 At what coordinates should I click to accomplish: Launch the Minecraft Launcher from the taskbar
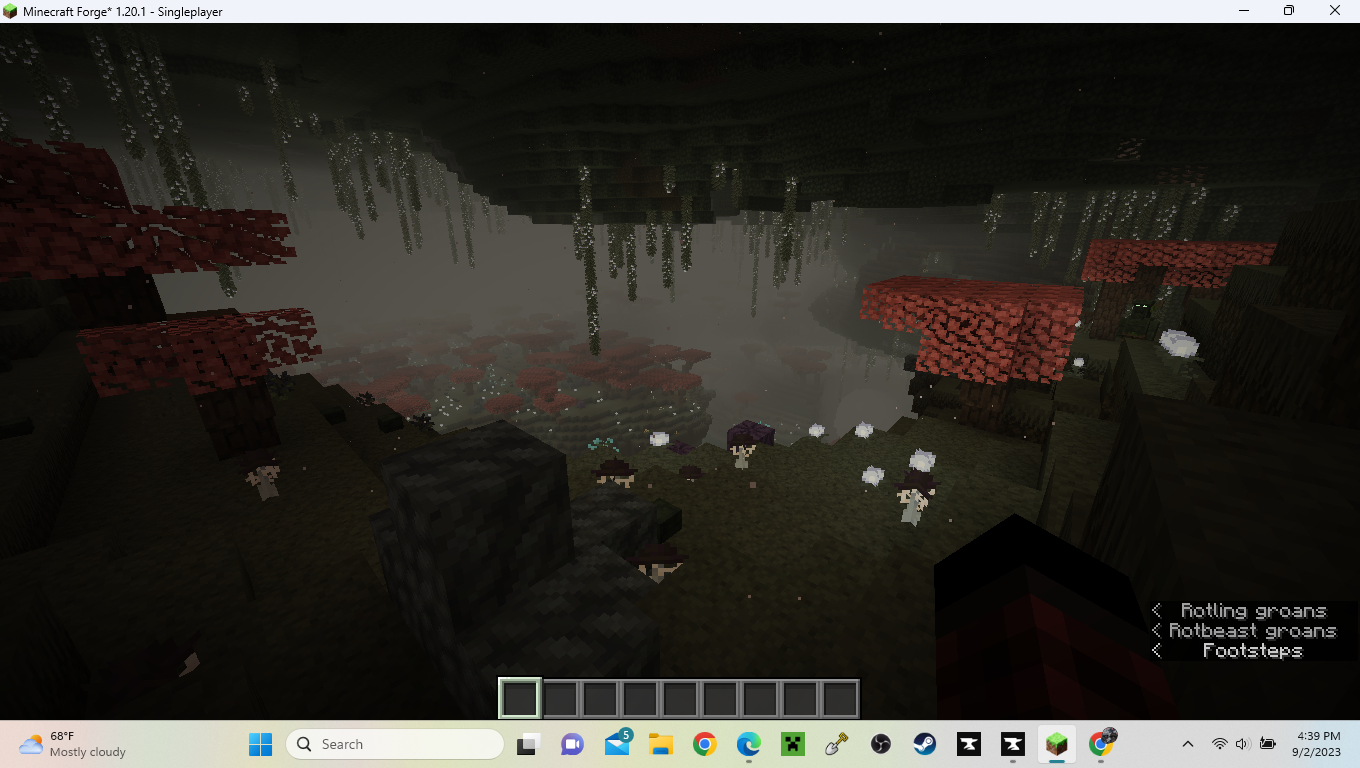tap(791, 744)
